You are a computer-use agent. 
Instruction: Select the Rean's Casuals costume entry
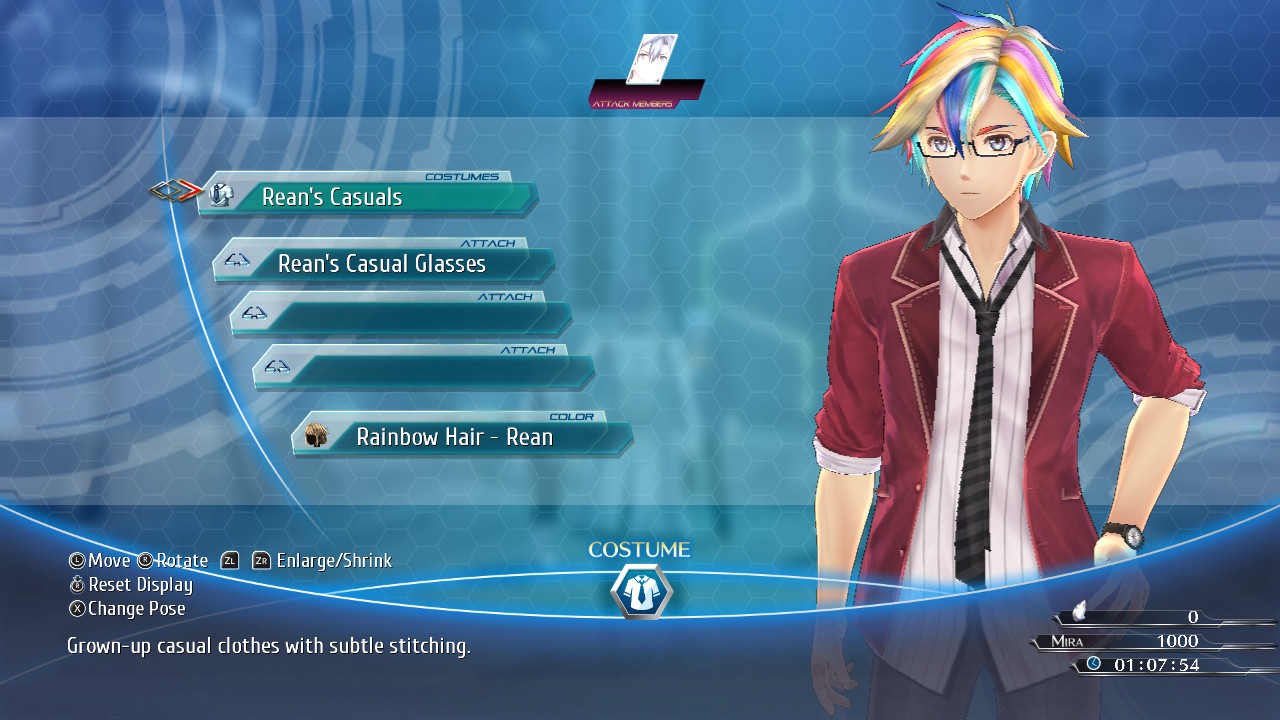pos(367,197)
